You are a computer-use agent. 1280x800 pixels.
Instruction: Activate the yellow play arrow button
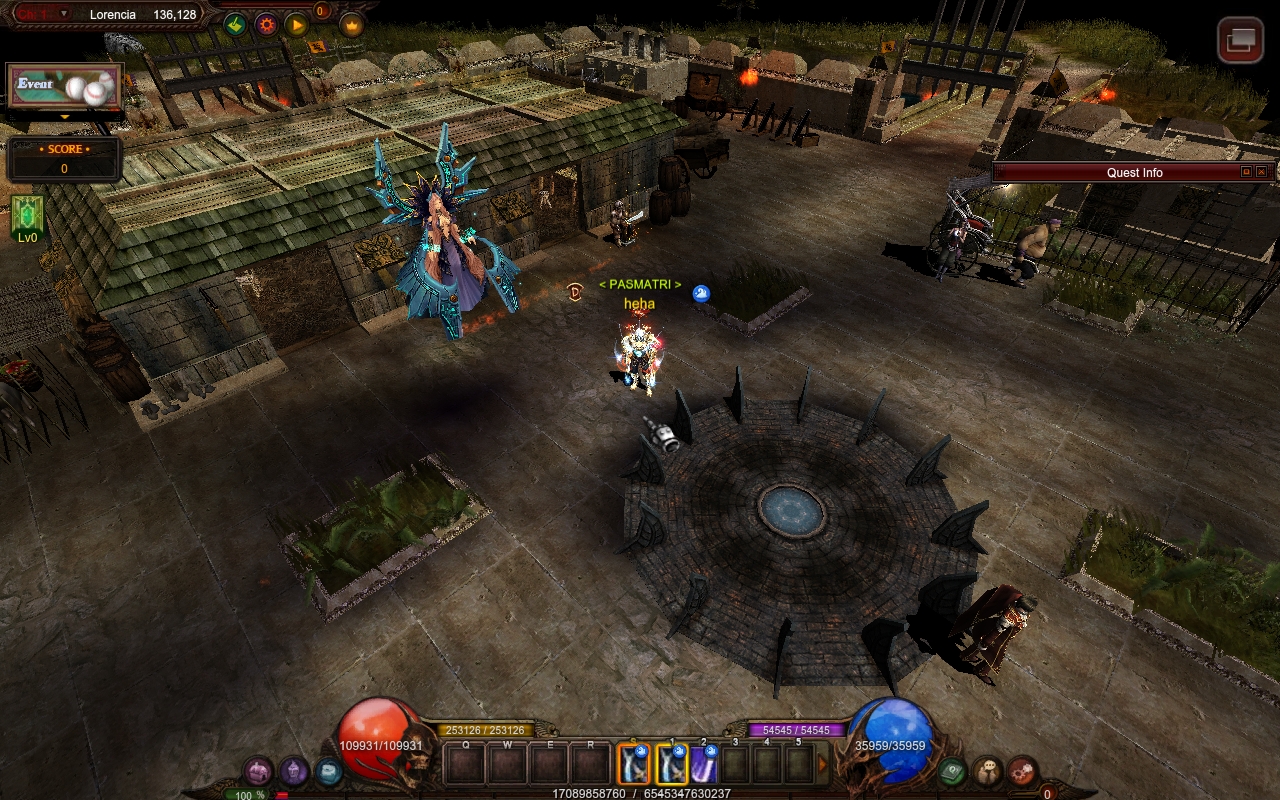tap(296, 25)
